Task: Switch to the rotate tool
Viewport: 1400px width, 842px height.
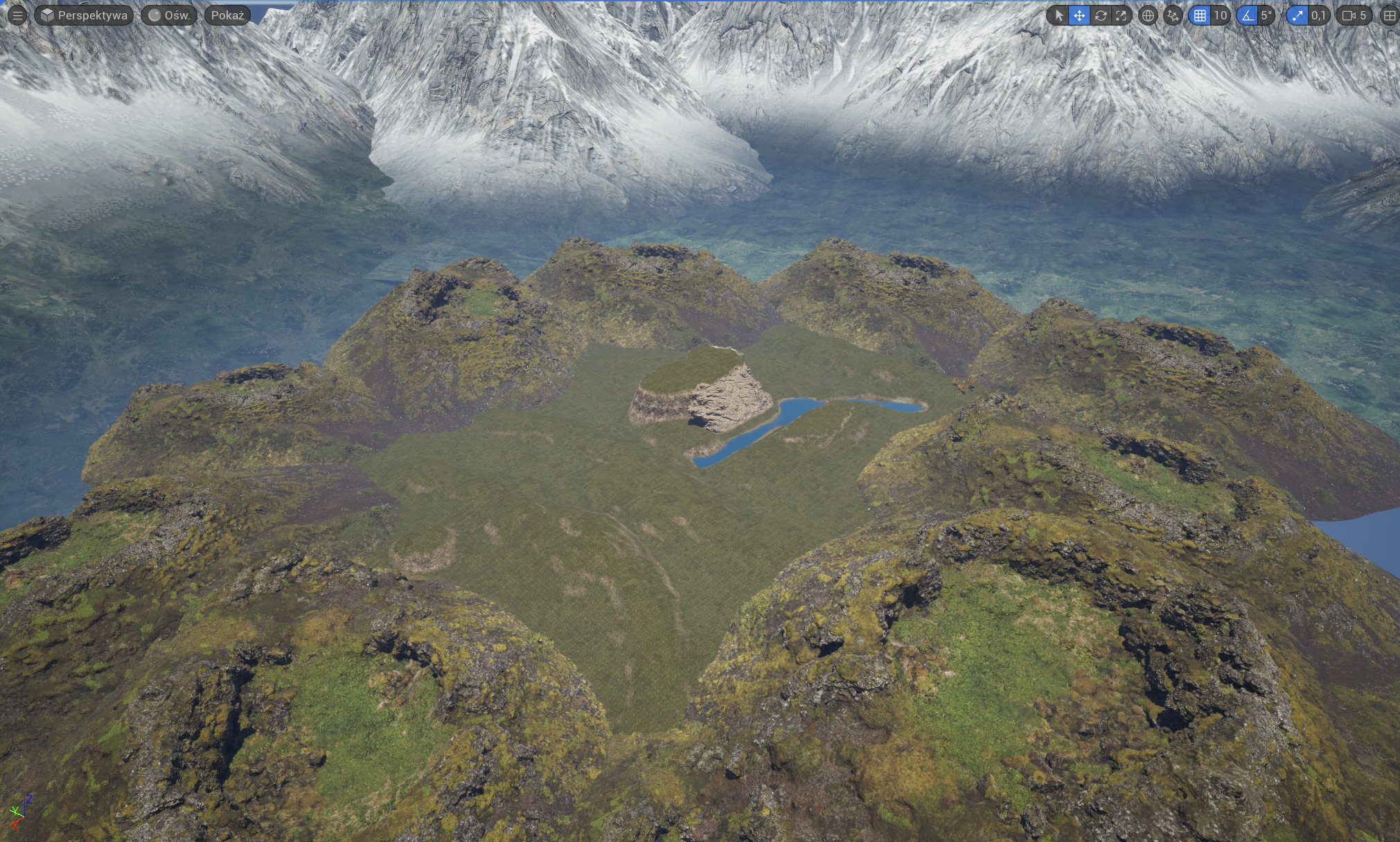Action: click(1100, 15)
